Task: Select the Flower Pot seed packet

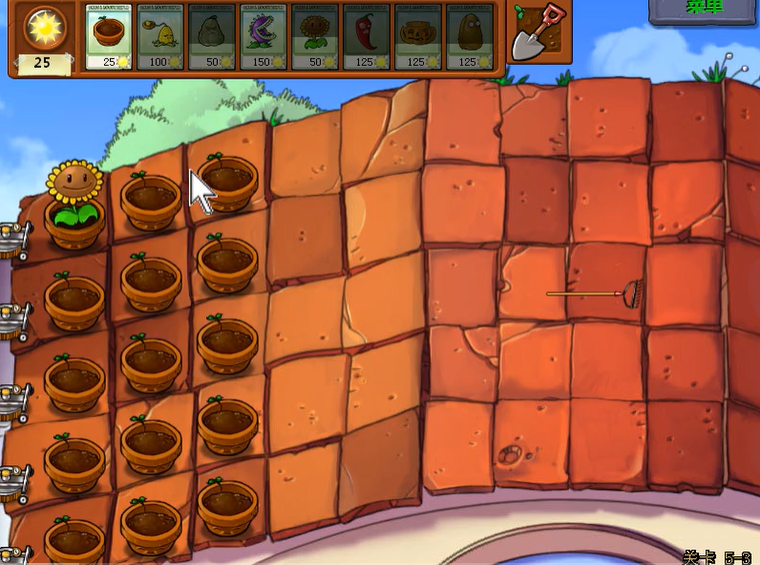Action: pos(109,37)
